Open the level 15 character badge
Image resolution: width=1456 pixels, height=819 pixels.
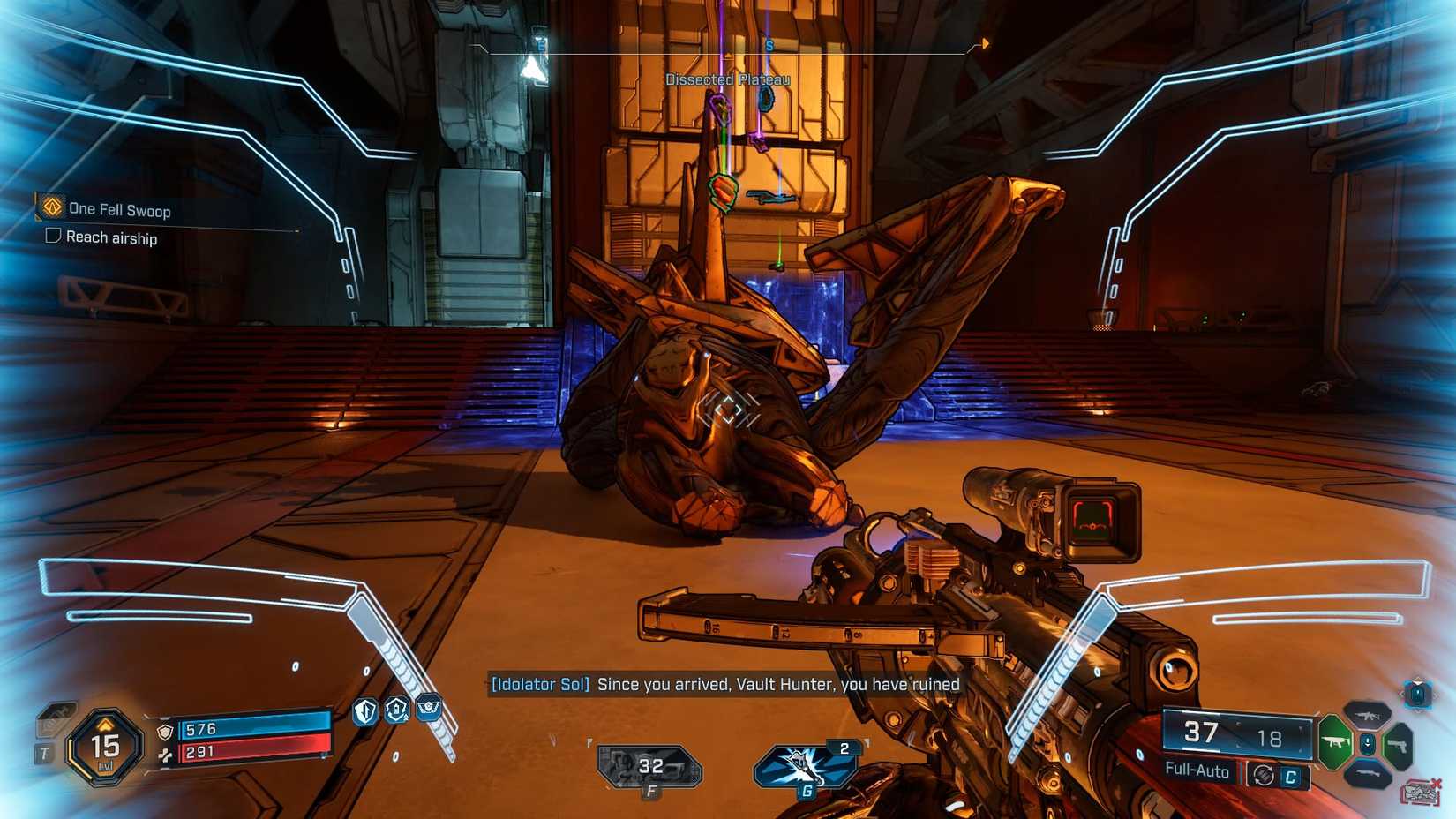click(x=105, y=748)
